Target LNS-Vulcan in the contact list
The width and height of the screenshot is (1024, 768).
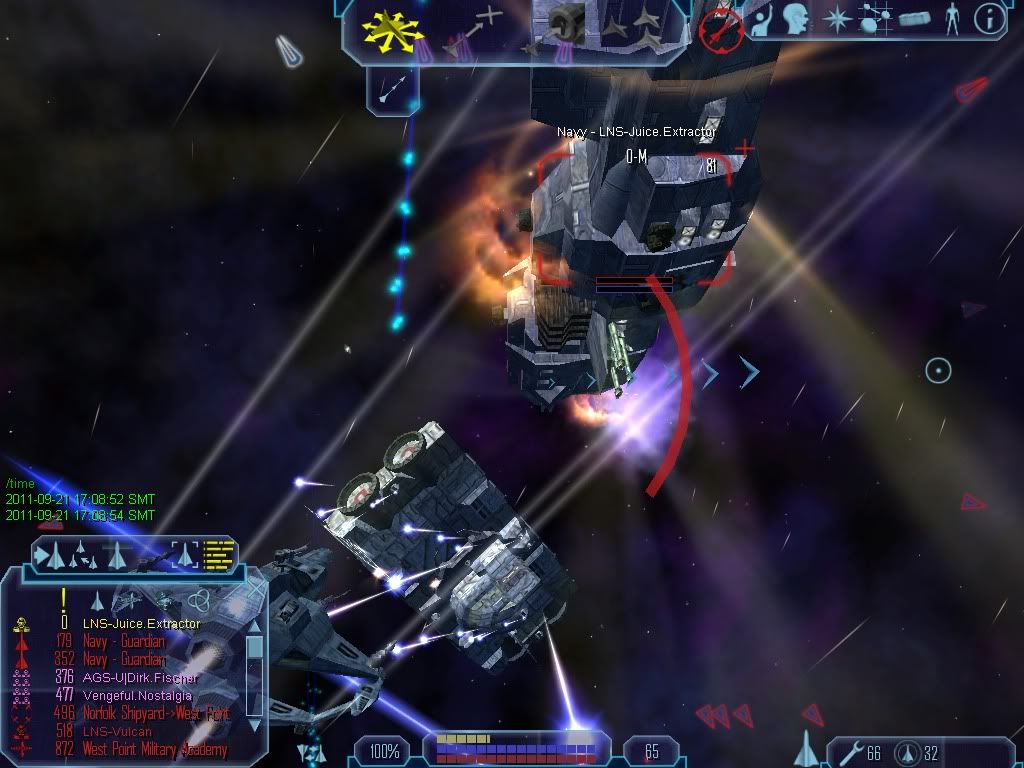pos(117,731)
